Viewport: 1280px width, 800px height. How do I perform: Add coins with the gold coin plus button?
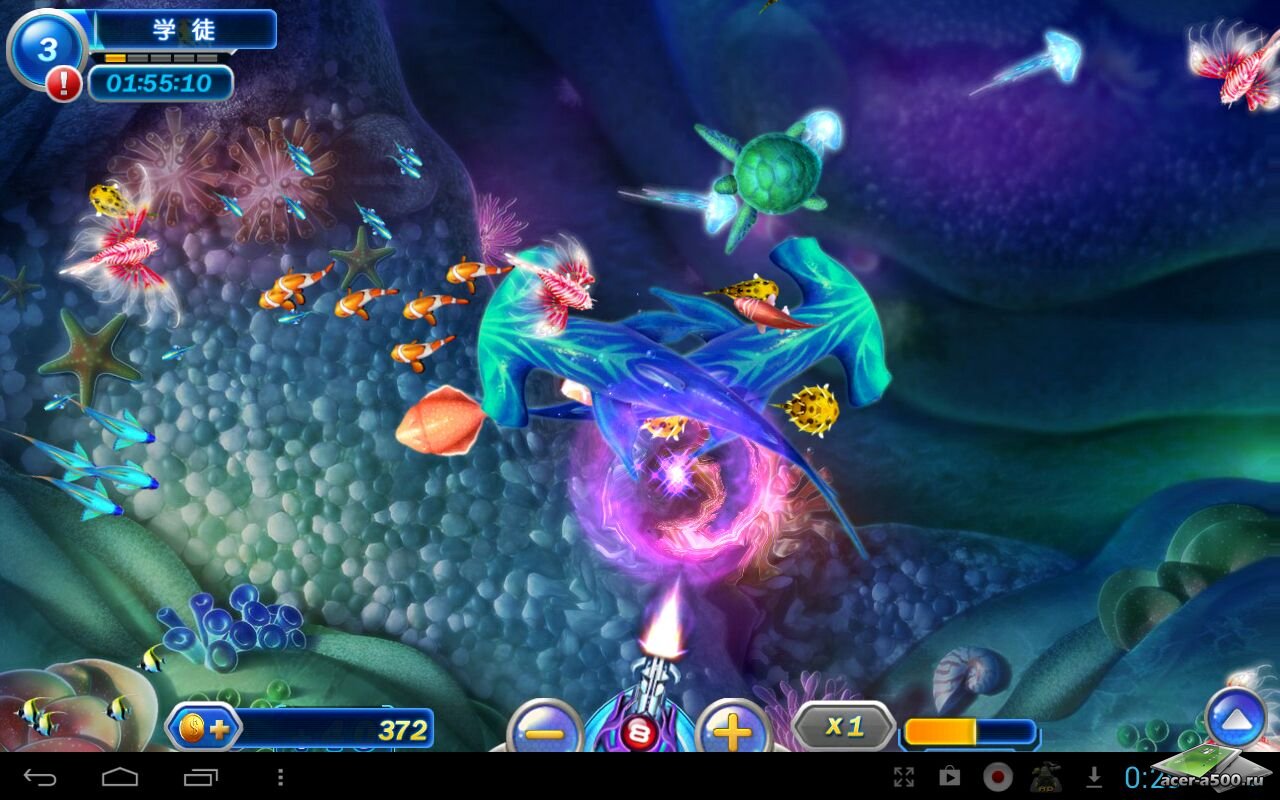203,728
